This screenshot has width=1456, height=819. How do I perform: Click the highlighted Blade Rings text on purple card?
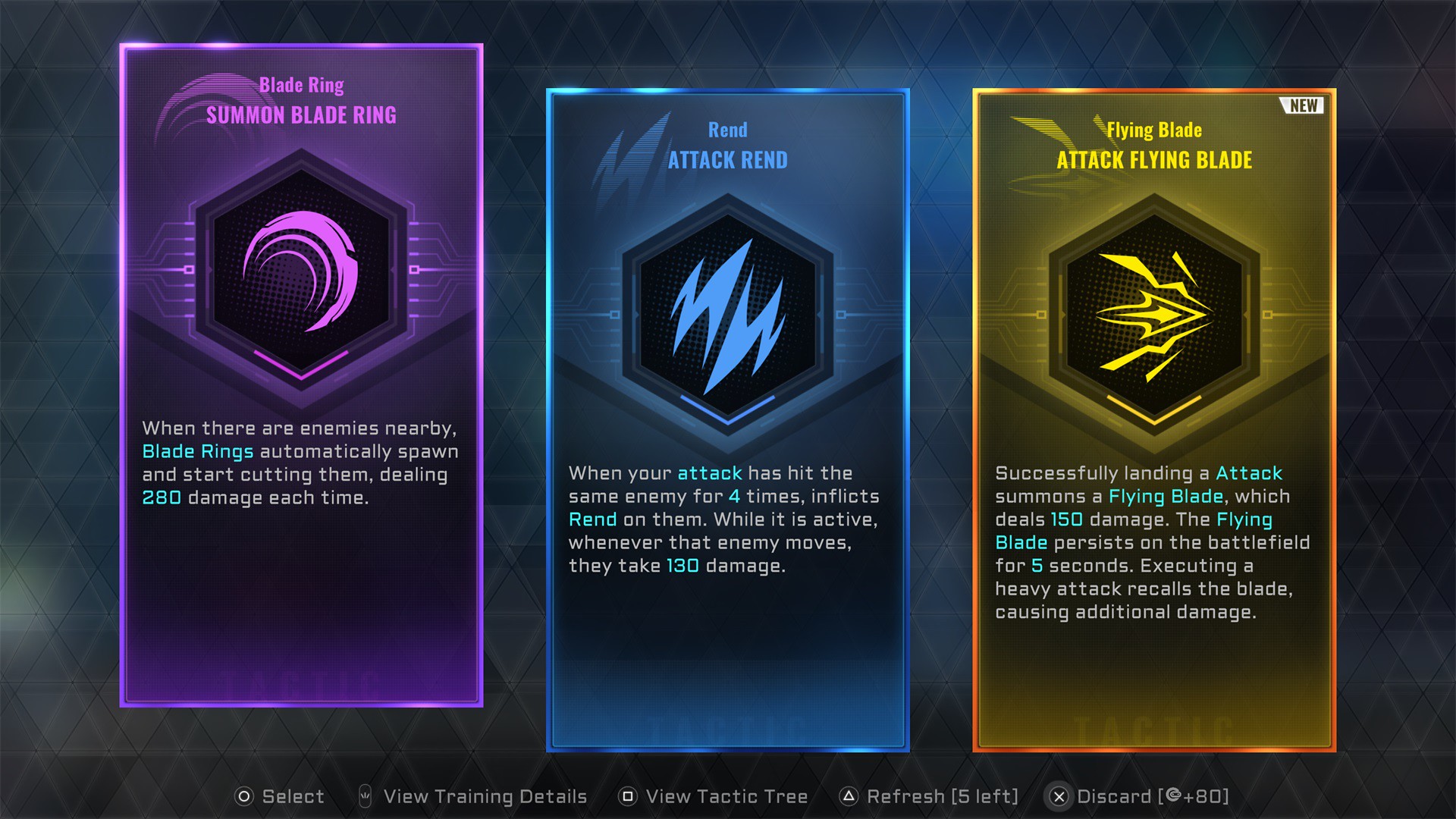(199, 451)
